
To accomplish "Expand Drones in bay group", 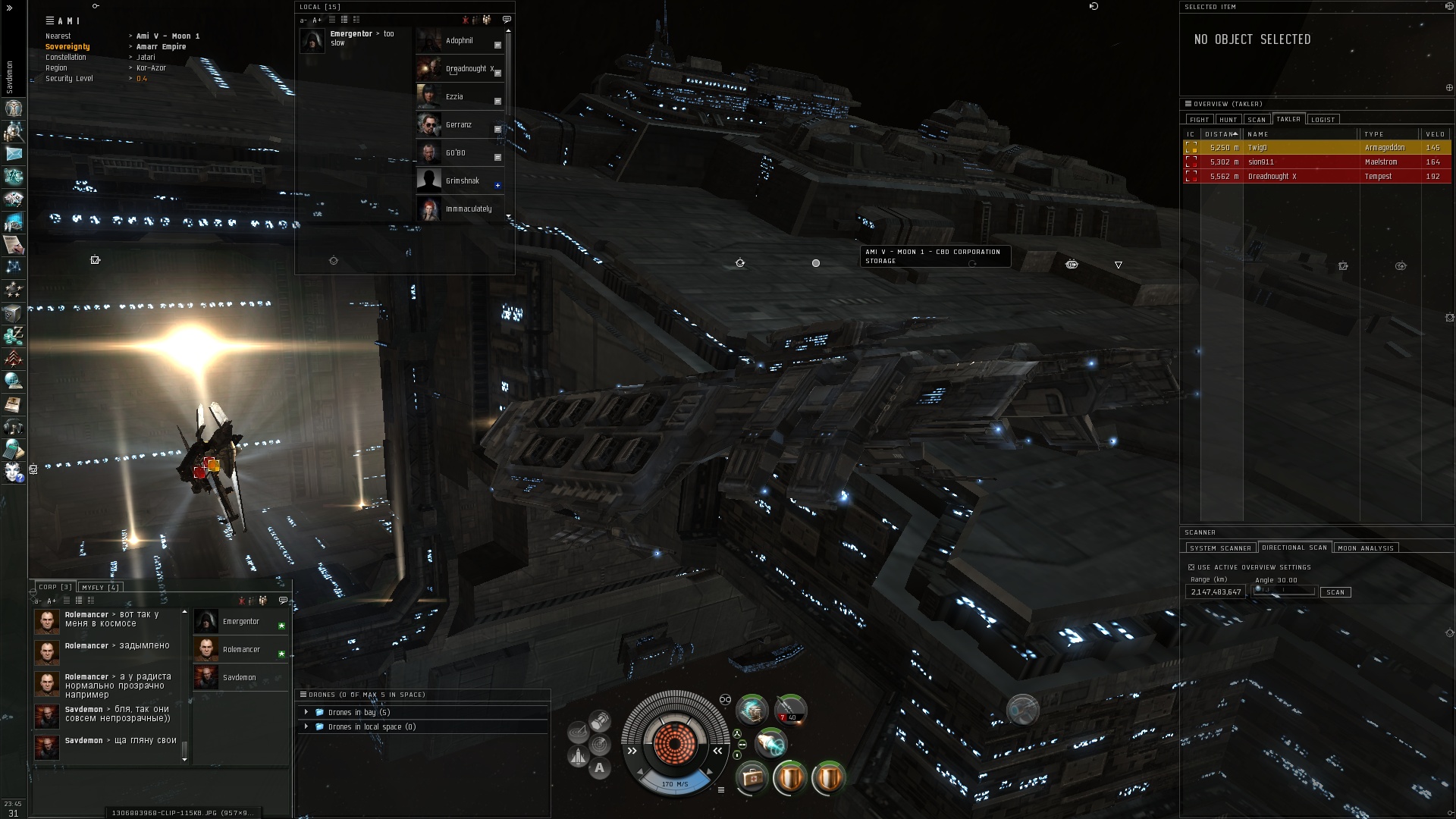I will pos(306,712).
